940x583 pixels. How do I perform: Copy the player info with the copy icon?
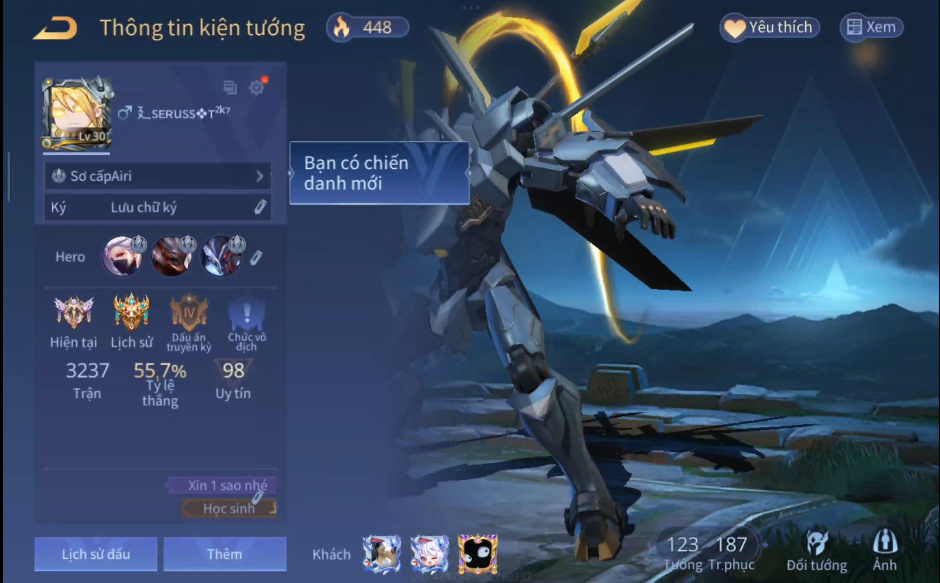tap(230, 88)
